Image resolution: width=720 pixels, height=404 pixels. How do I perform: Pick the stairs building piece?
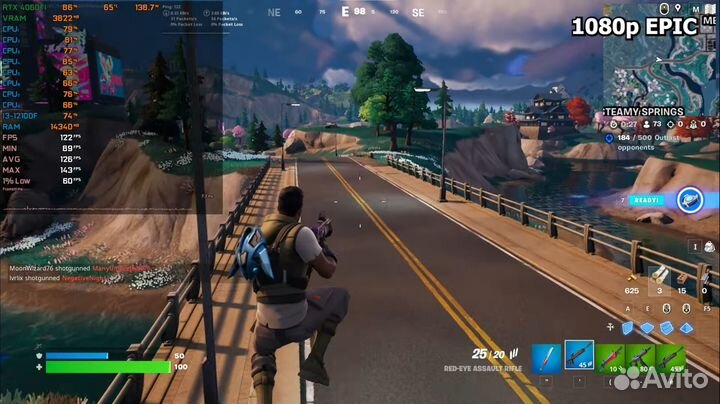click(x=667, y=328)
